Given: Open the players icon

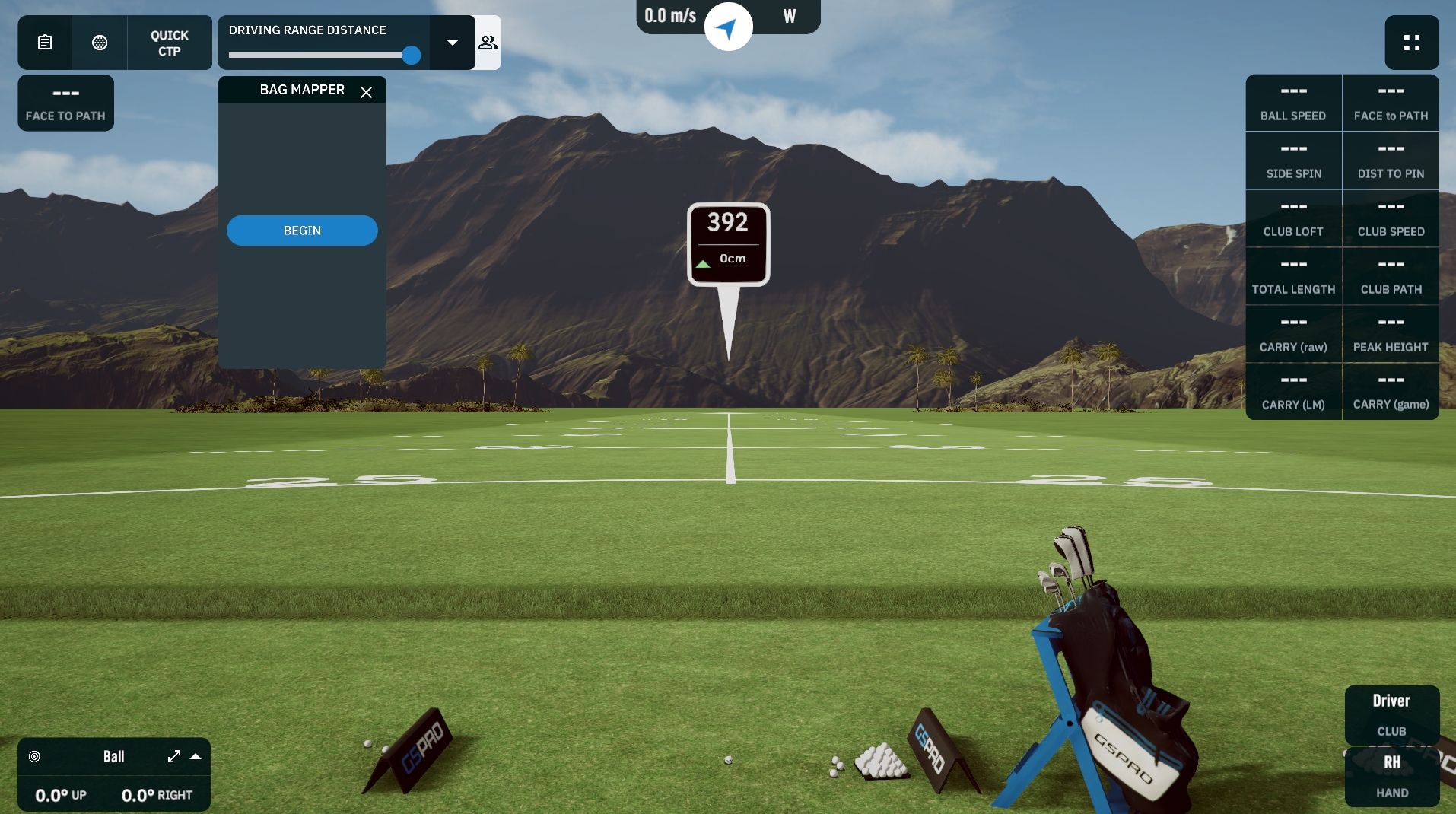Looking at the screenshot, I should pos(488,43).
